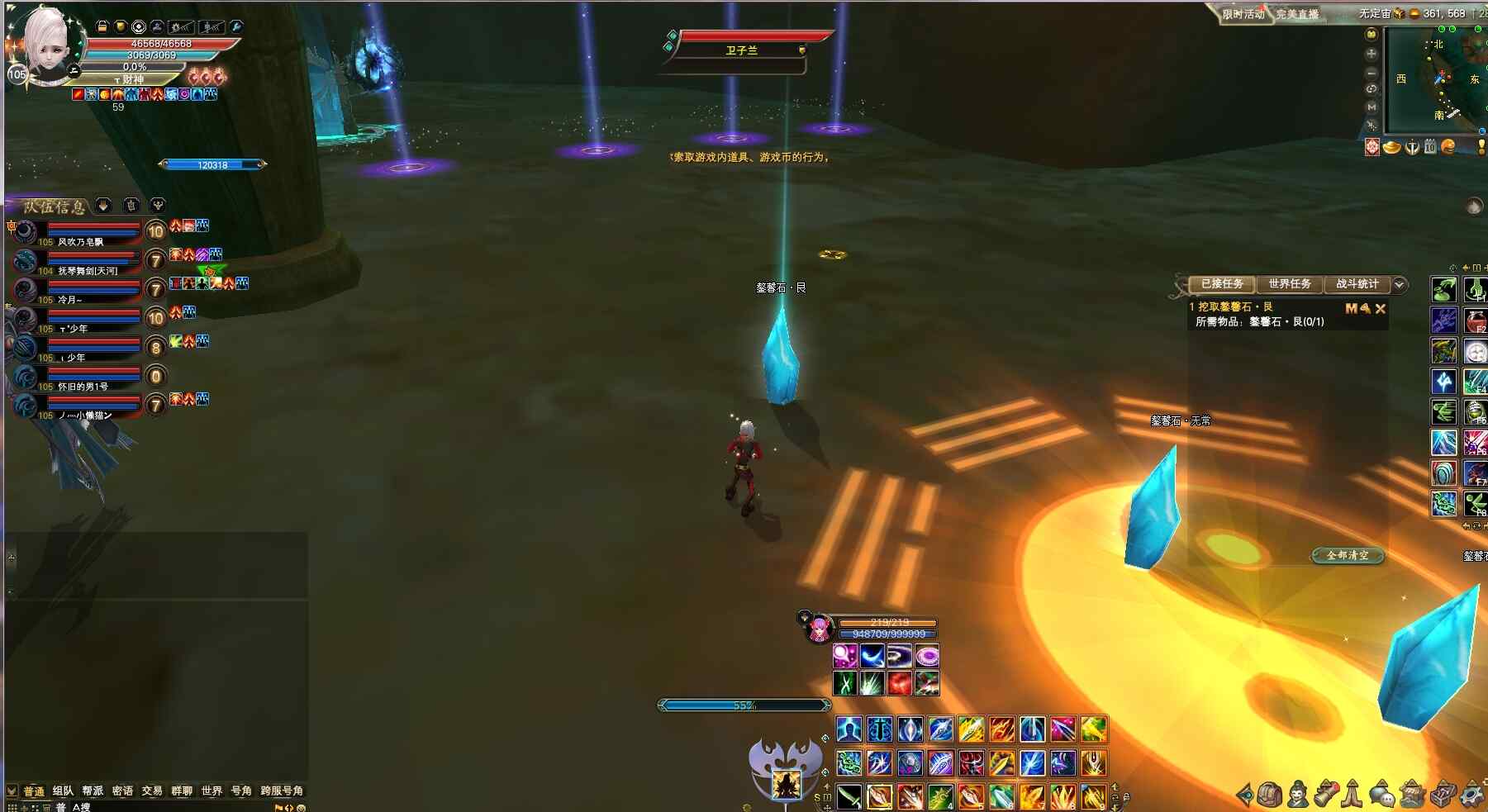Open the 完美直播 livestream tab
The width and height of the screenshot is (1488, 812).
click(1297, 14)
